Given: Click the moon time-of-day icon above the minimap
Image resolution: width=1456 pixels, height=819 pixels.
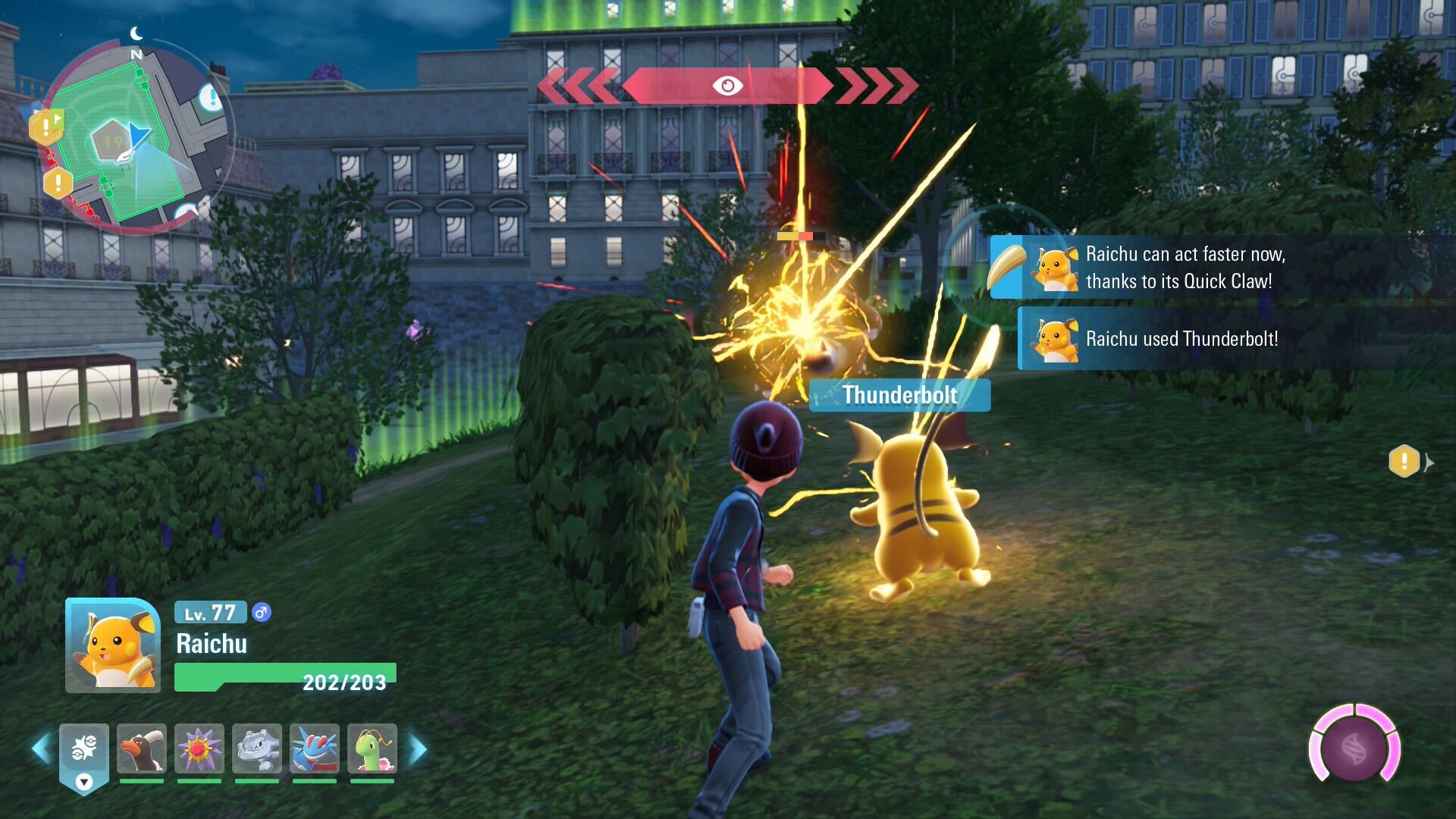Looking at the screenshot, I should (x=135, y=33).
